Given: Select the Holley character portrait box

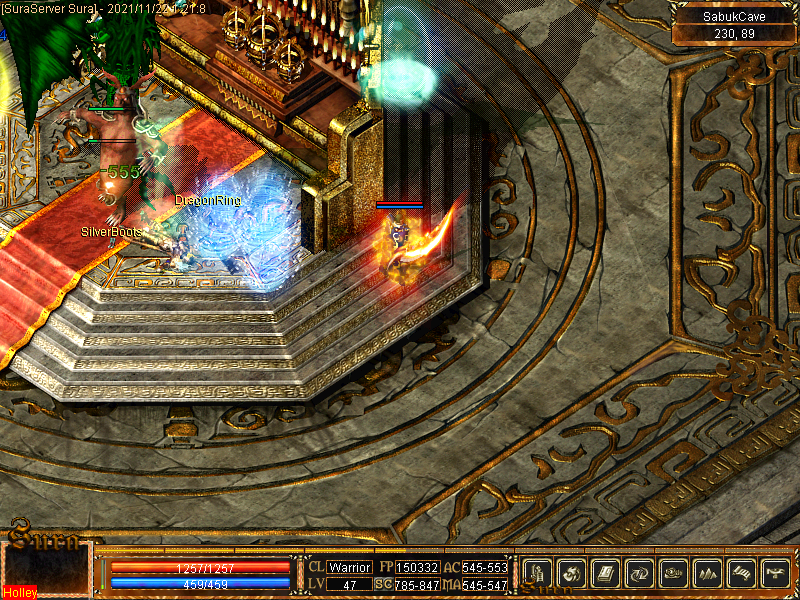Looking at the screenshot, I should 47,570.
